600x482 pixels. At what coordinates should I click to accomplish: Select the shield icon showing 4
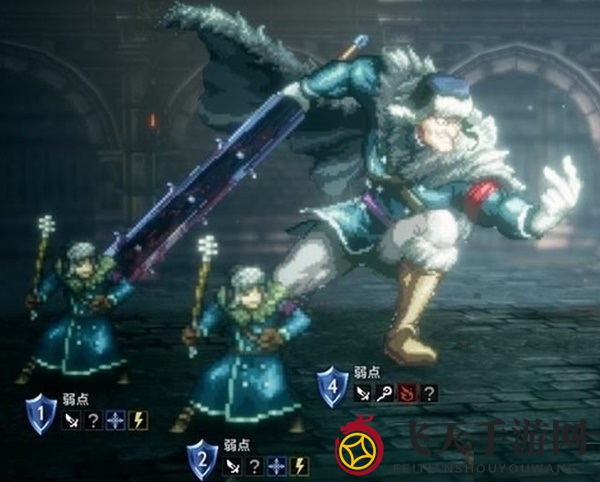332,386
